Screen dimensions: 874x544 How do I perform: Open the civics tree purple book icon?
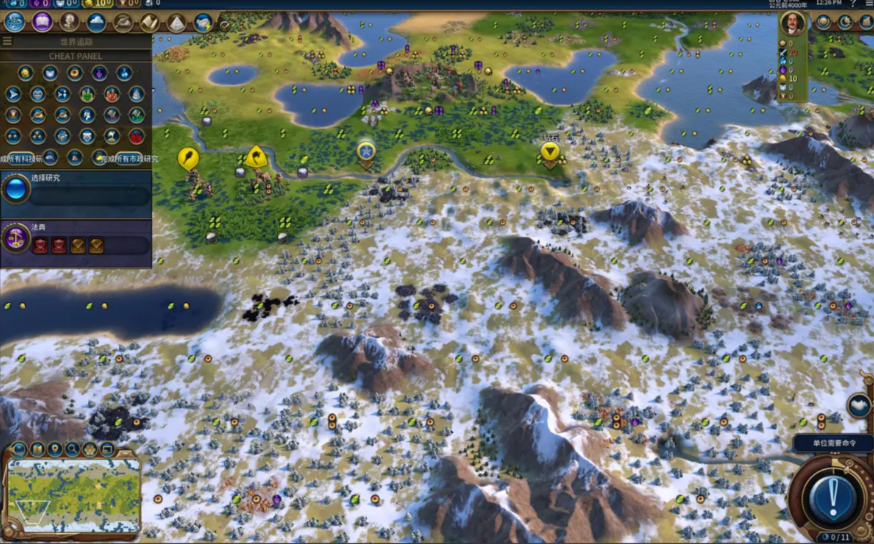42,22
